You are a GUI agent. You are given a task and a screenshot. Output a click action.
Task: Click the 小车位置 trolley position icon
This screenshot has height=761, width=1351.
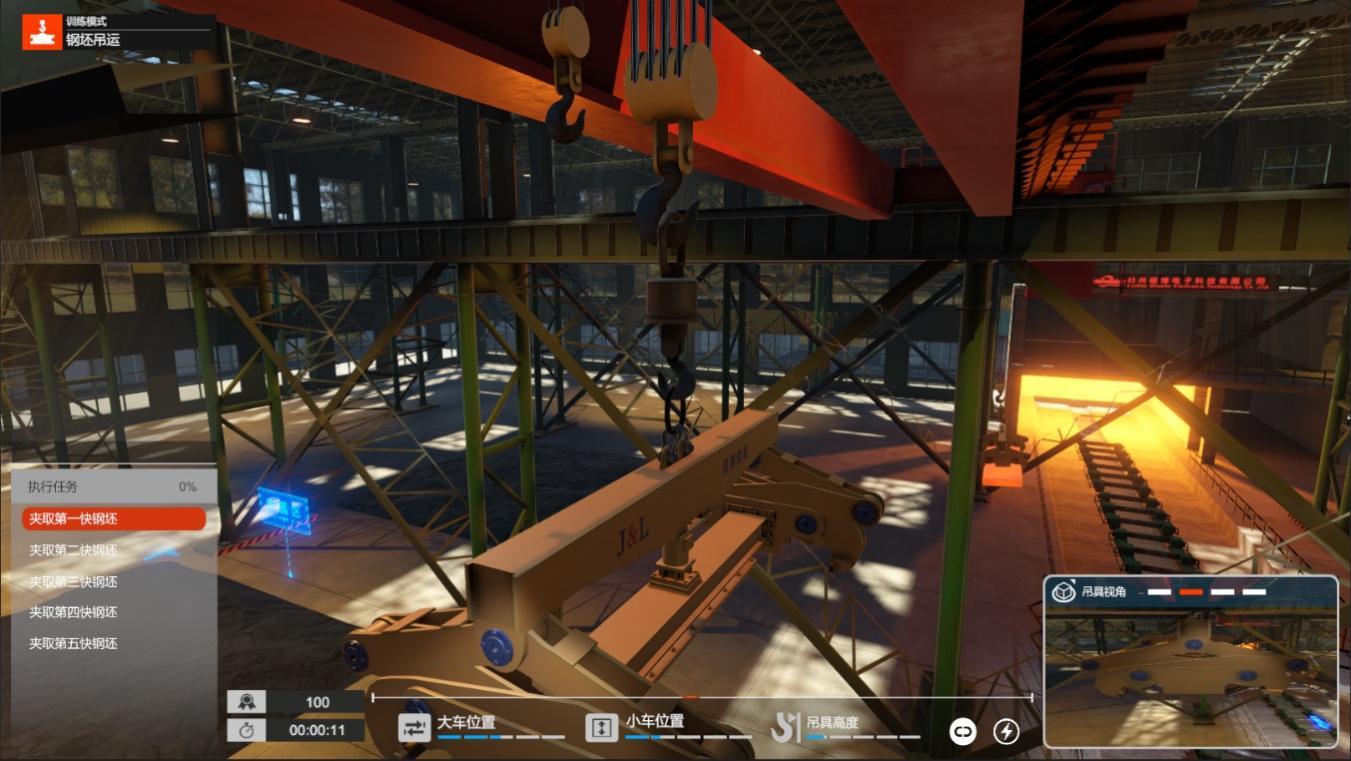click(x=601, y=728)
